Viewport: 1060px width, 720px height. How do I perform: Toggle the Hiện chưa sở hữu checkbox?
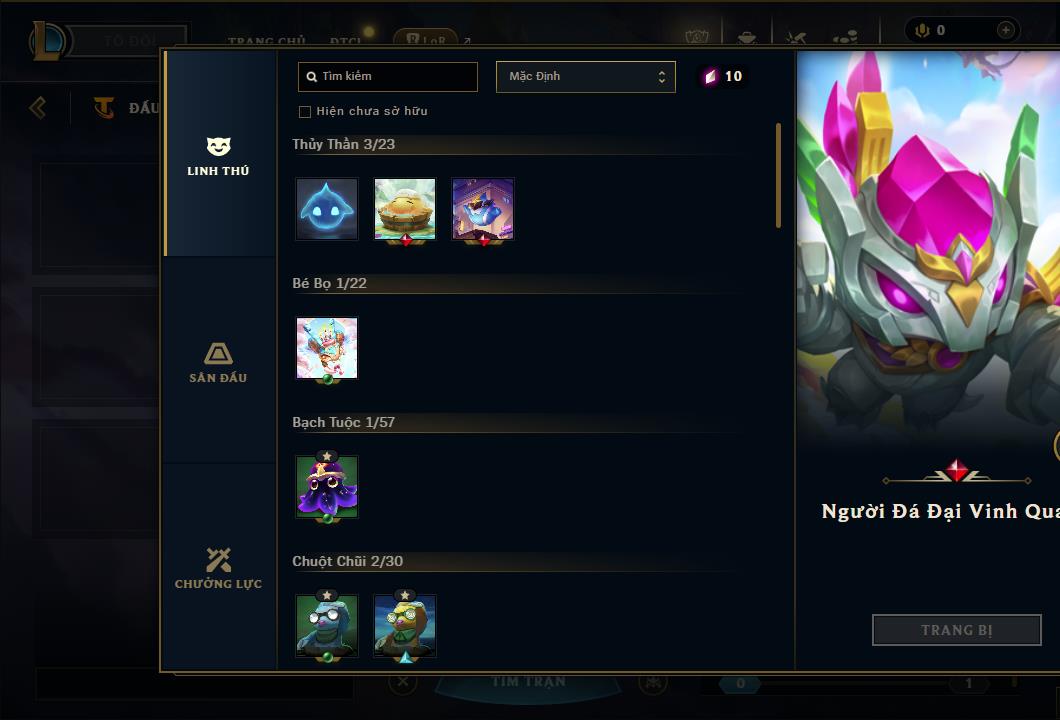click(x=305, y=112)
